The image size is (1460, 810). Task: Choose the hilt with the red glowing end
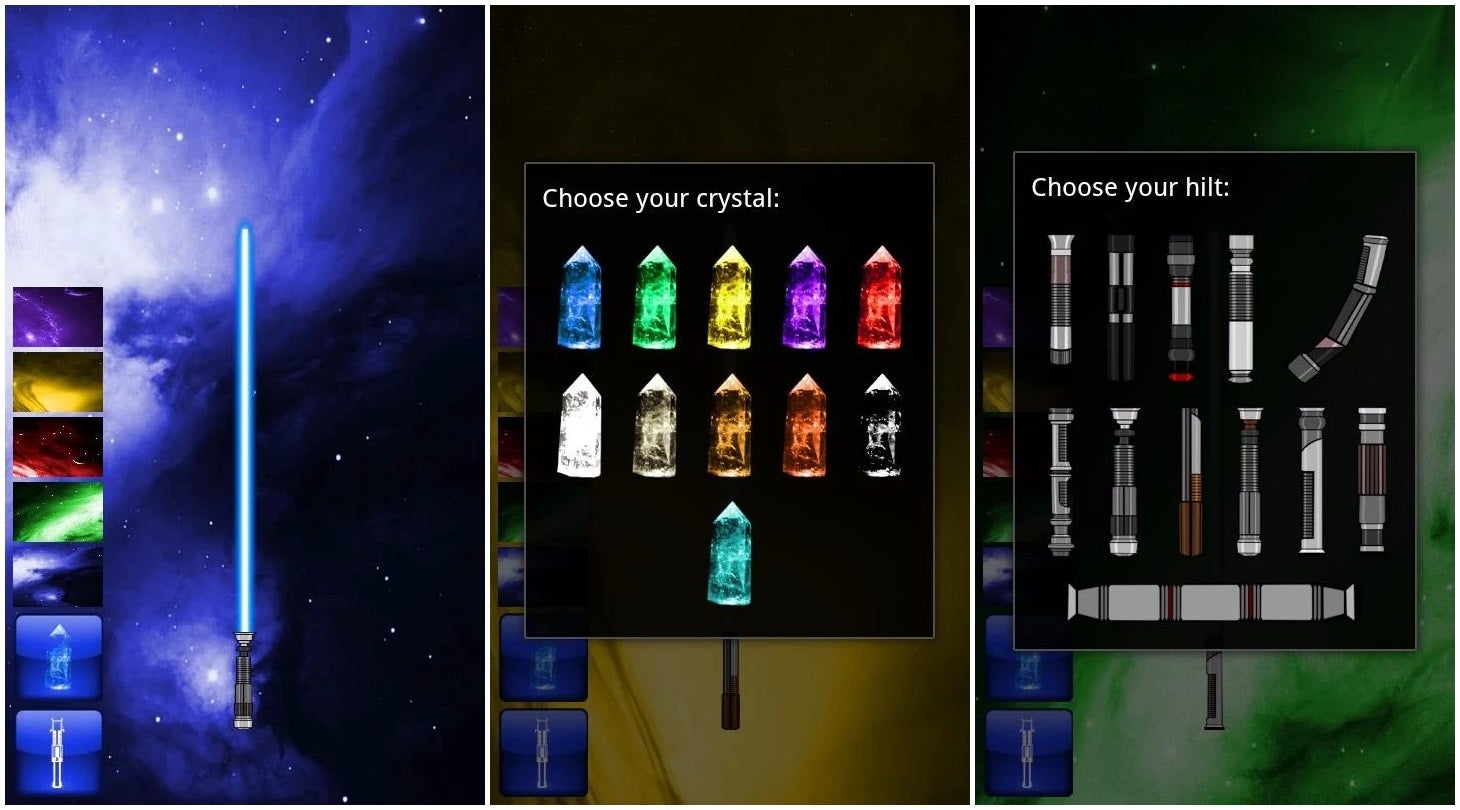tap(1181, 308)
